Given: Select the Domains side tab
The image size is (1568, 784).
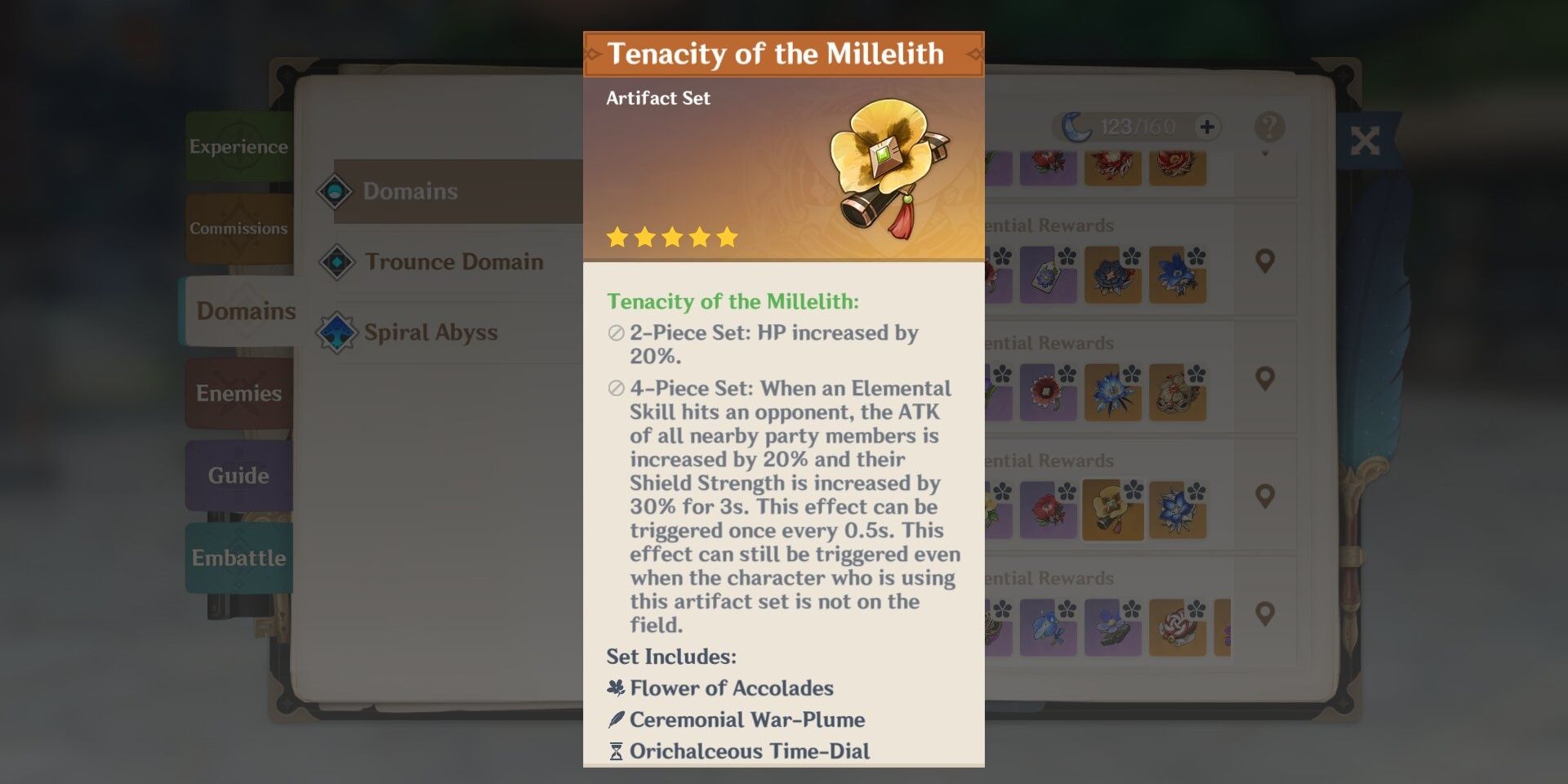Looking at the screenshot, I should coord(245,311).
